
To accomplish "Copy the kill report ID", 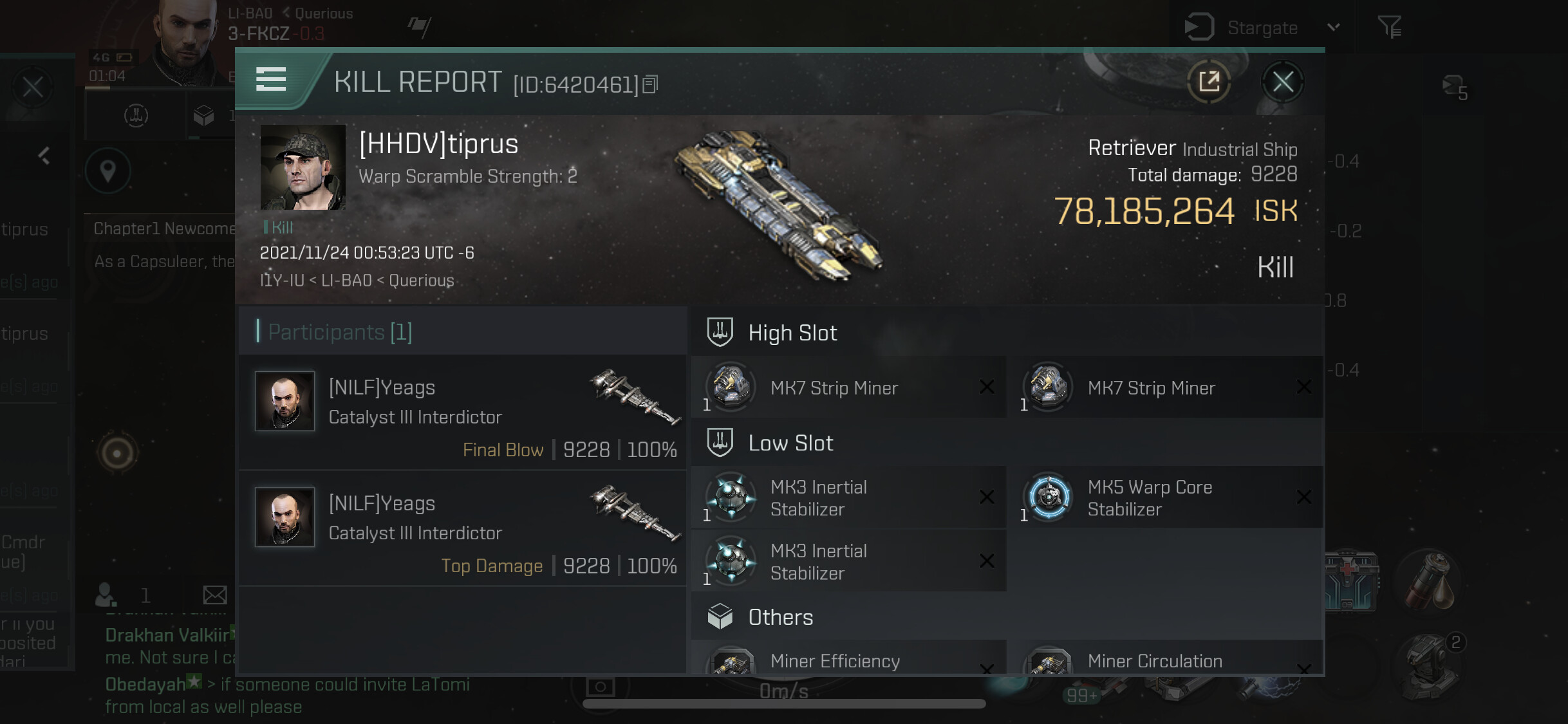I will (x=651, y=85).
